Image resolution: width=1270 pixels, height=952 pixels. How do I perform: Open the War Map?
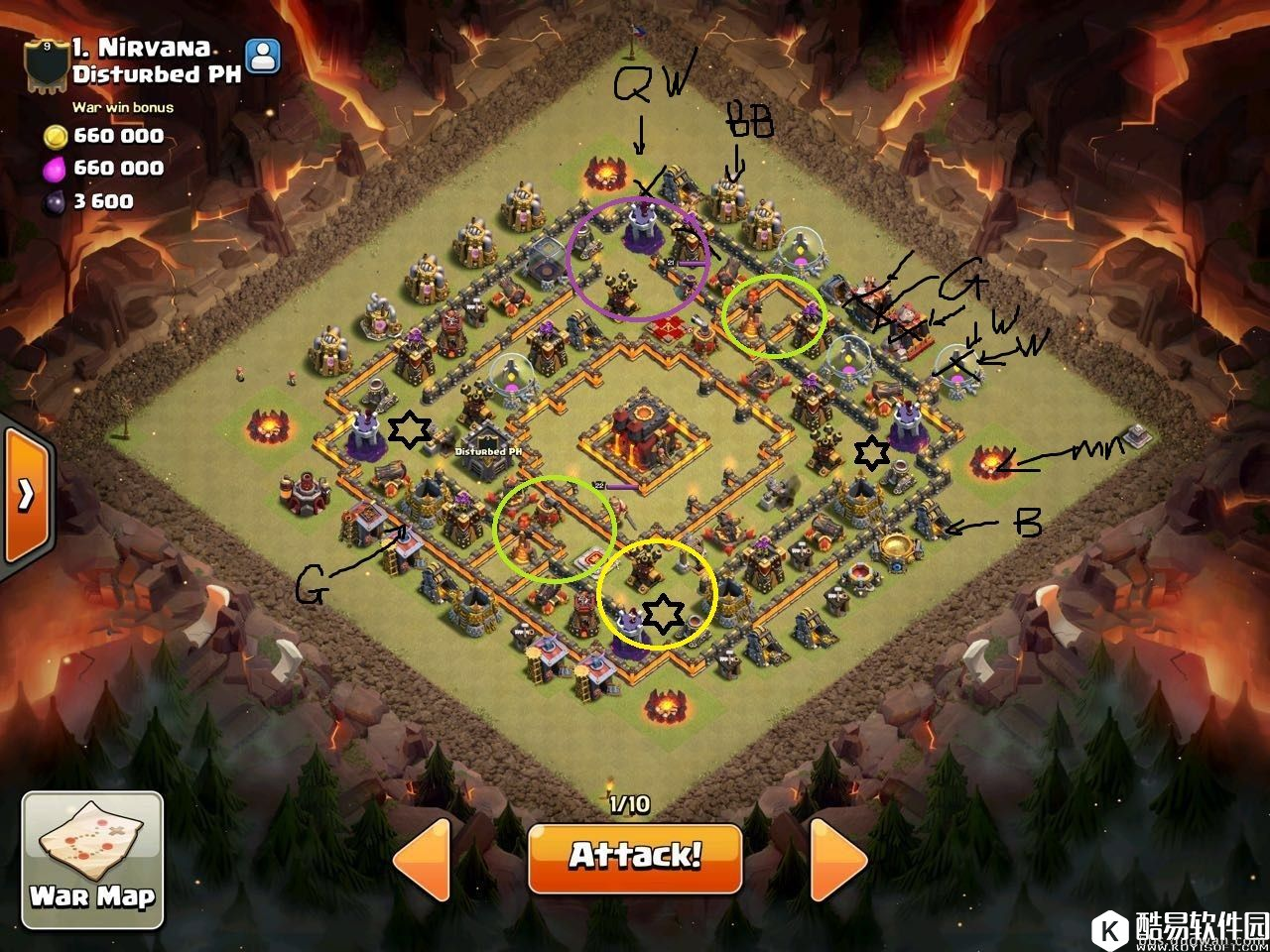pyautogui.click(x=92, y=860)
